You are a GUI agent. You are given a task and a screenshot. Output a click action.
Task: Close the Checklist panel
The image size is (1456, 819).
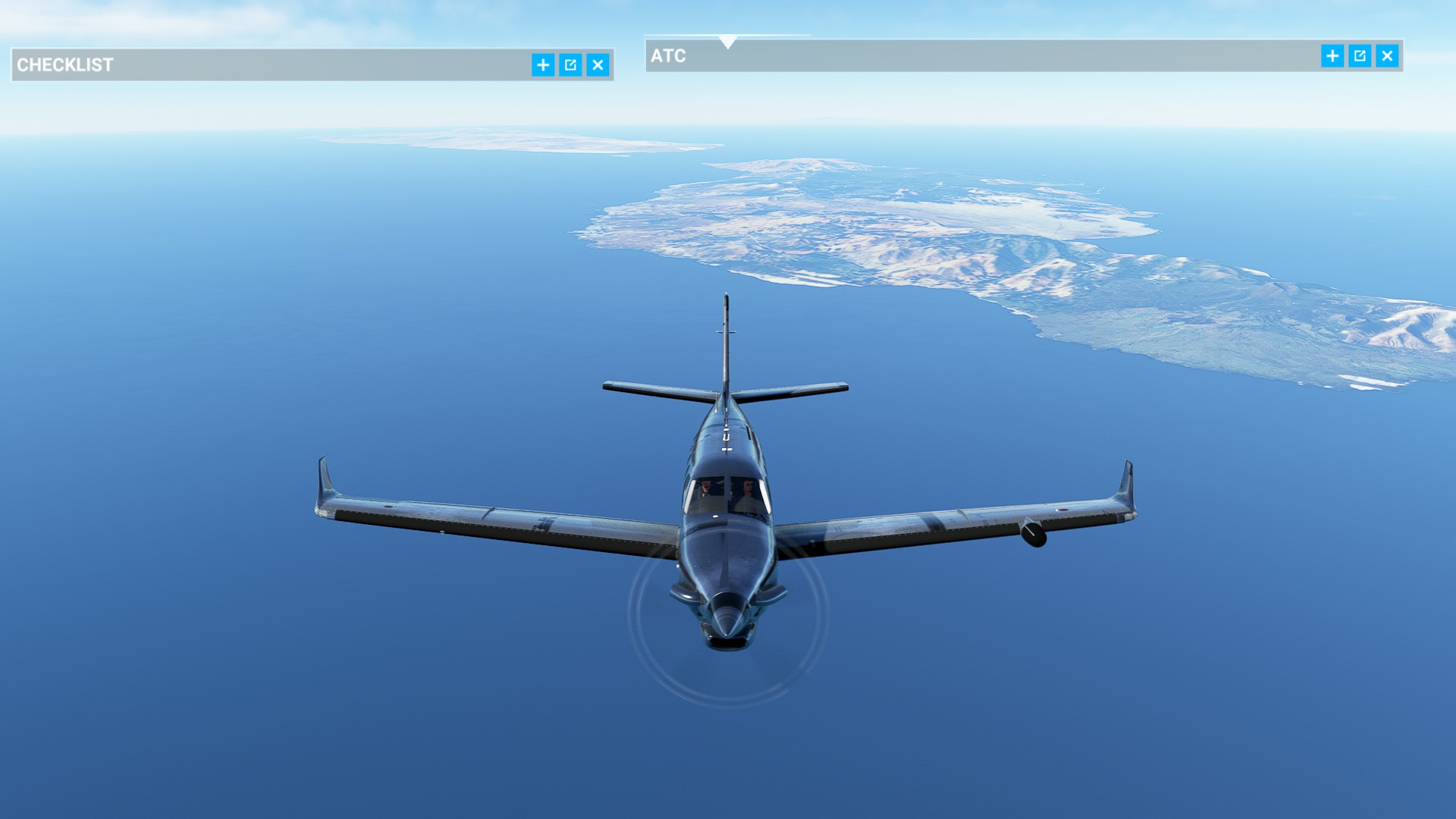(598, 65)
